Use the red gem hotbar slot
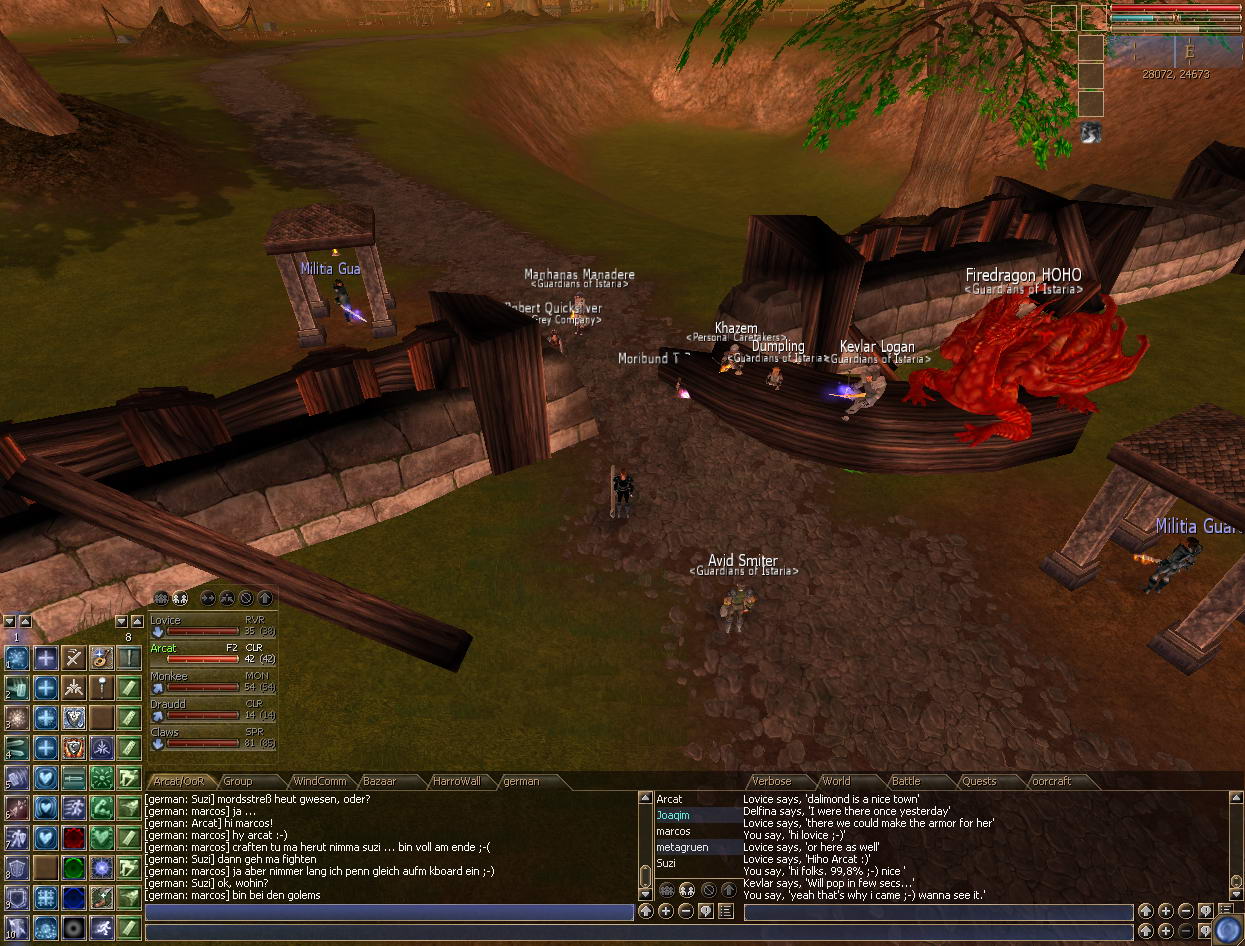This screenshot has width=1245, height=946. [x=73, y=837]
